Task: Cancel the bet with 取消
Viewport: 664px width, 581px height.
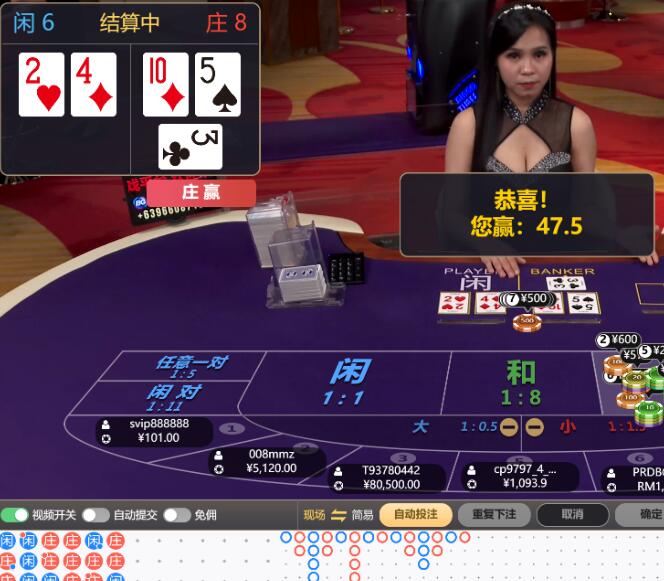Action: (x=572, y=515)
